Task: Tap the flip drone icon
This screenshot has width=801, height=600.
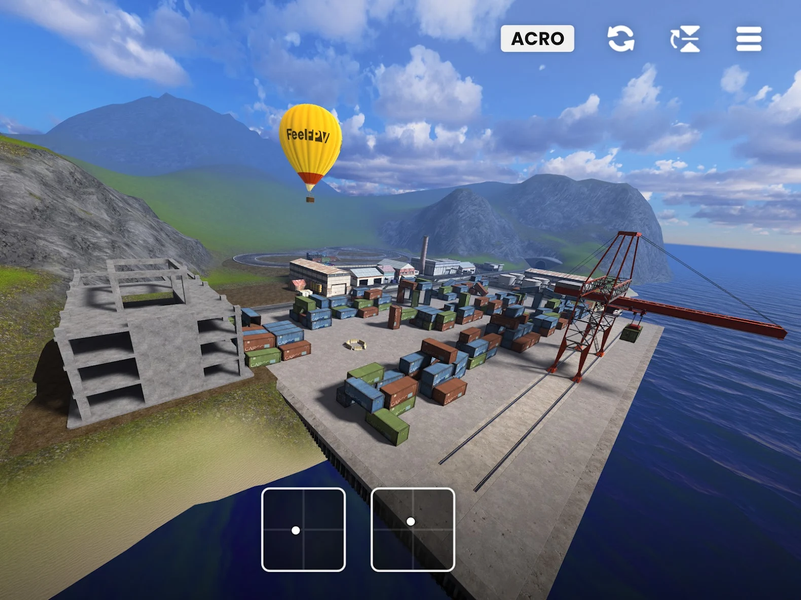Action: click(685, 39)
